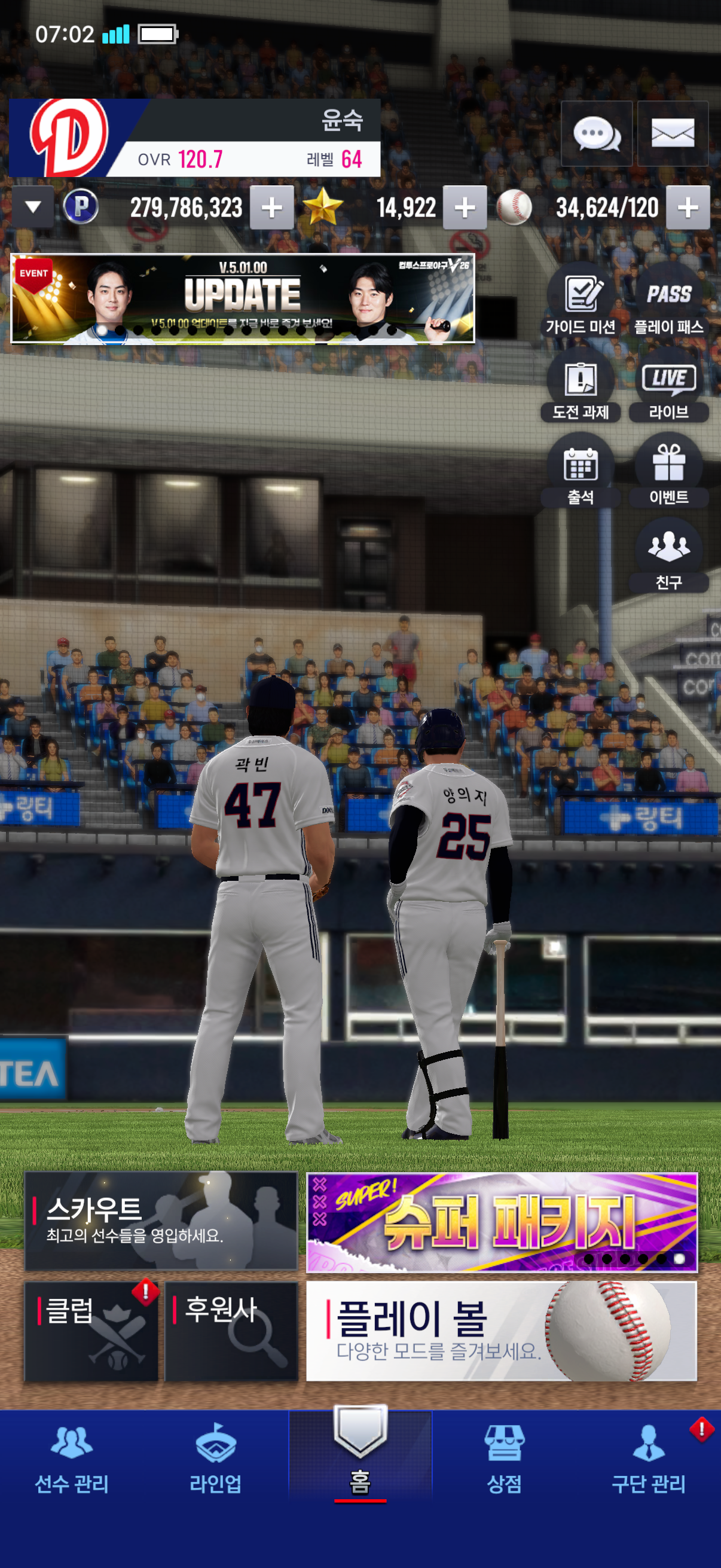
Task: Open the 라이브 LIVE menu
Action: (668, 387)
